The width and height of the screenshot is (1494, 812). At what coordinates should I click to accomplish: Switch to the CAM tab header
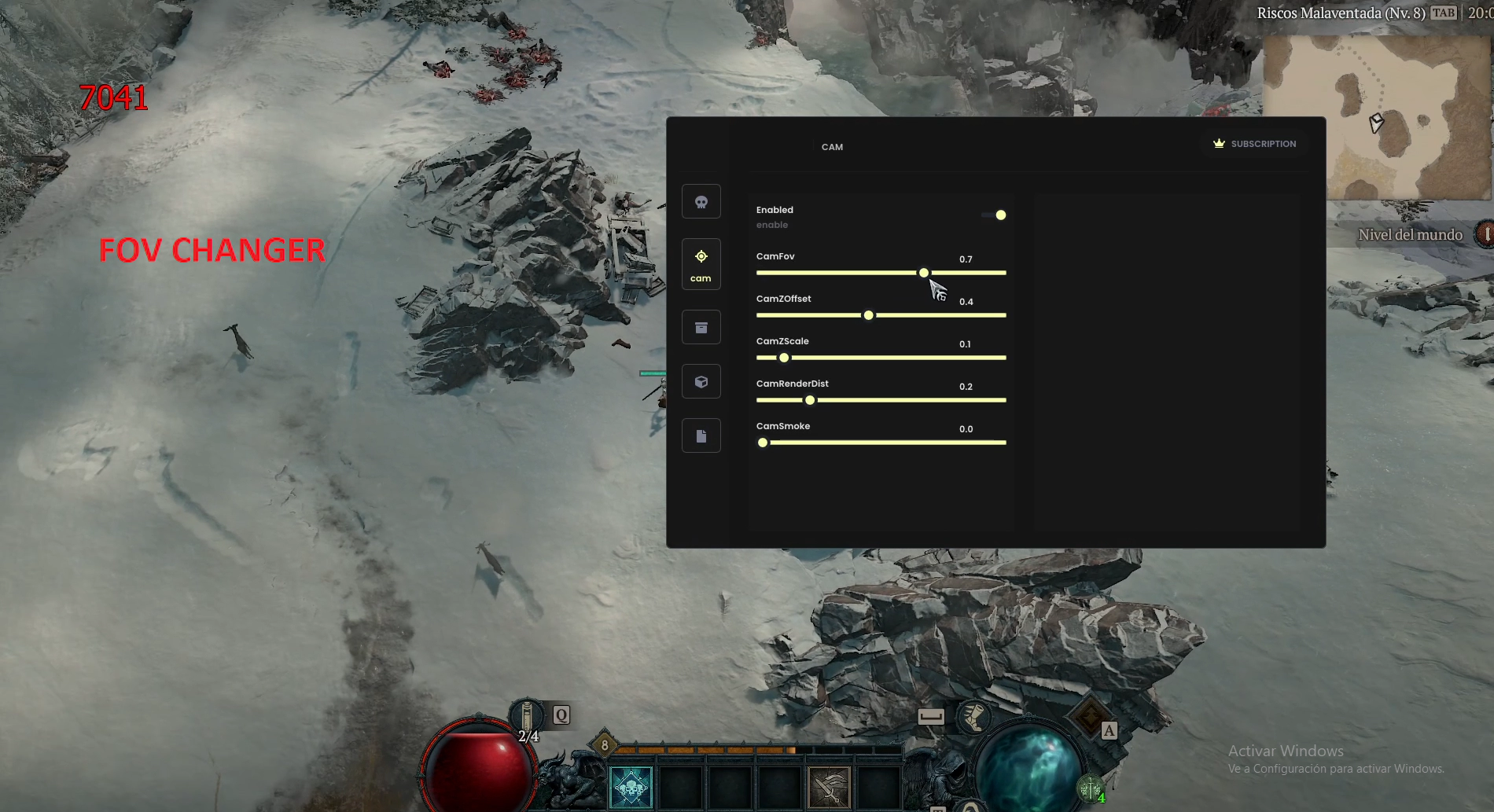coord(833,146)
